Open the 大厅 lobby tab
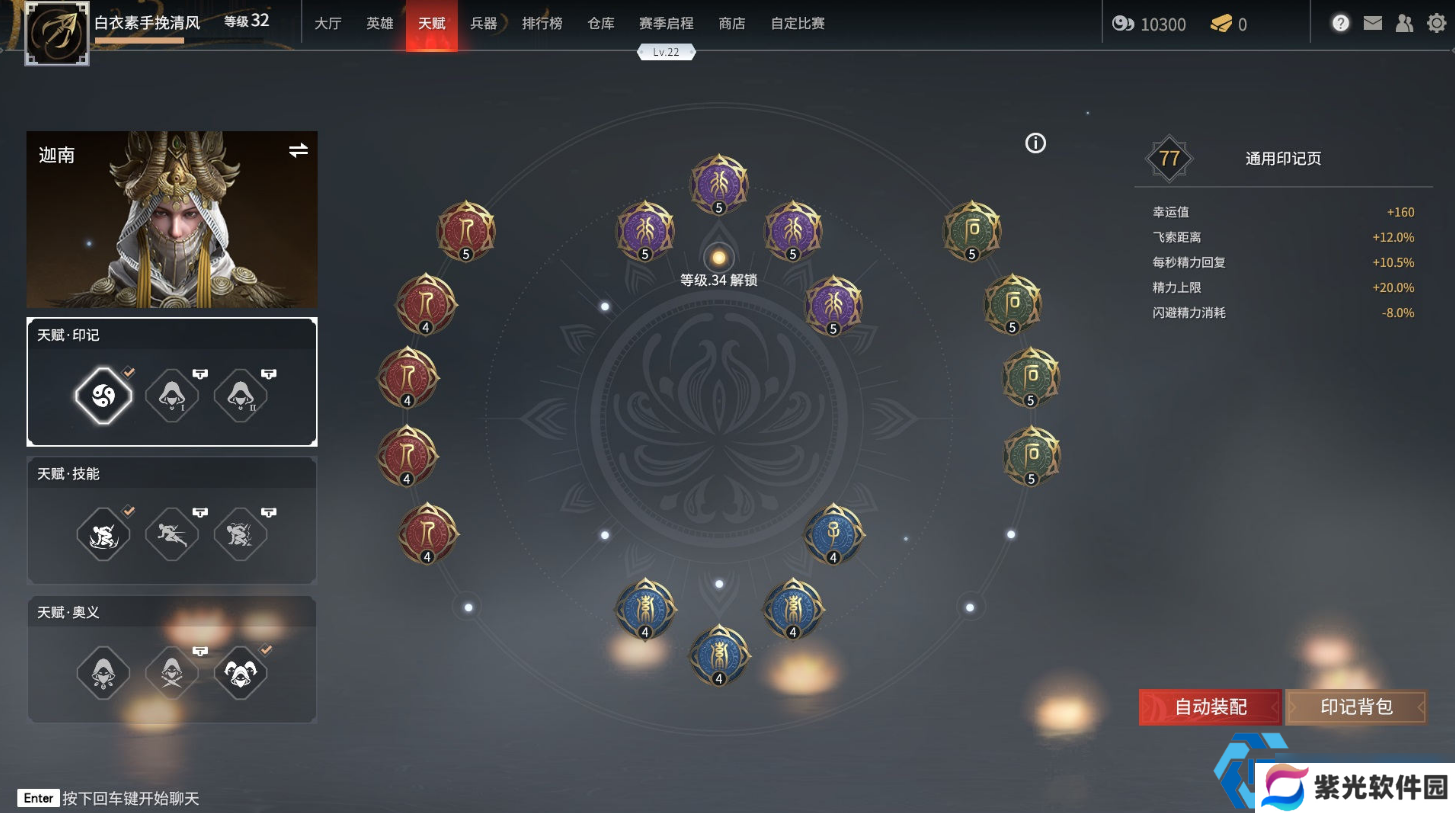Viewport: 1455px width, 813px height. point(328,23)
